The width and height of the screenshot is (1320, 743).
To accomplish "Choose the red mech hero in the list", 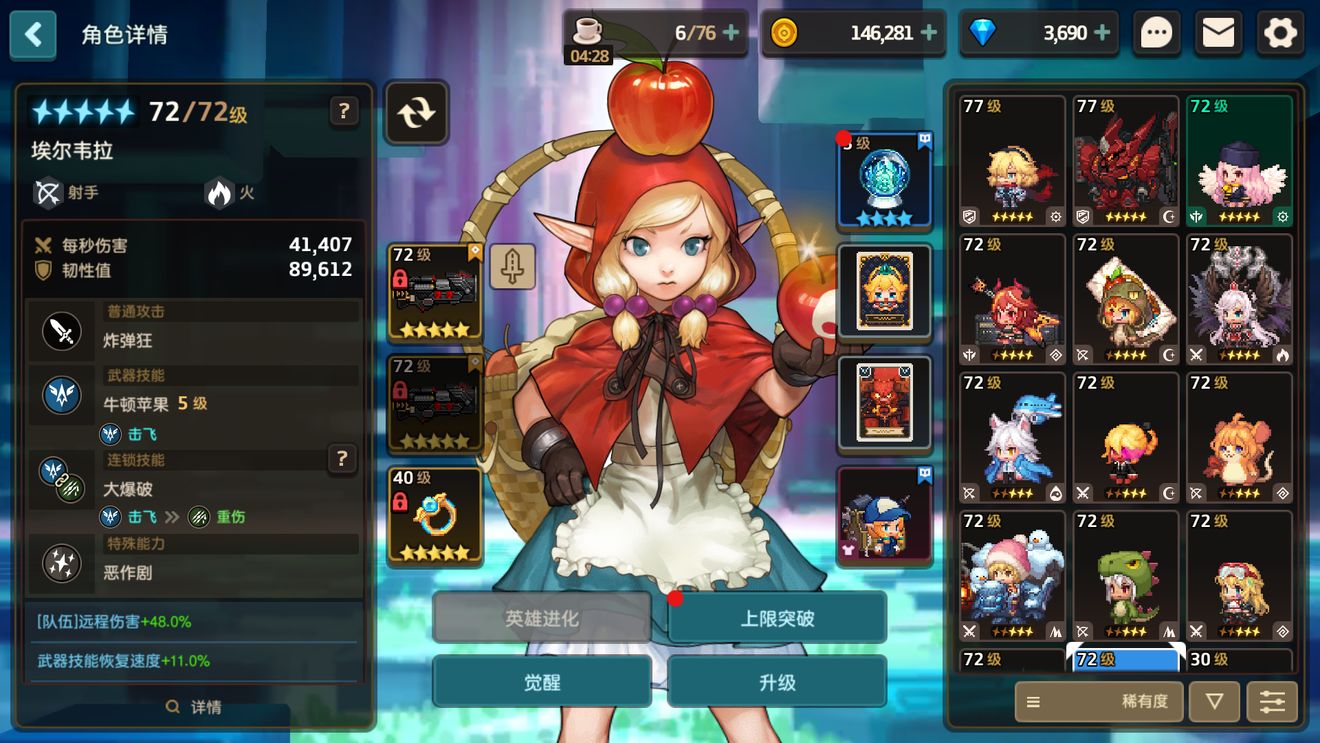I will point(1125,162).
